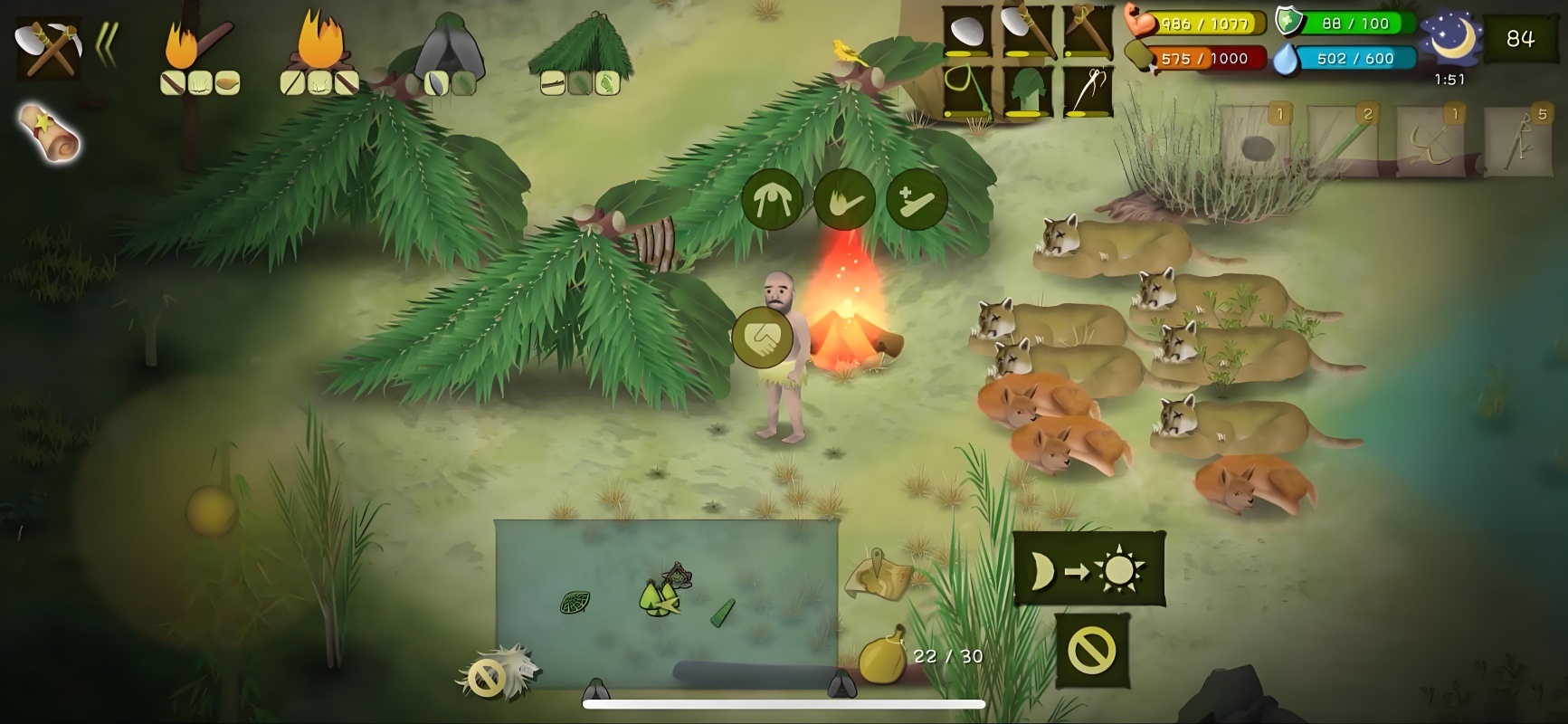Select the white stone tool slot
The height and width of the screenshot is (724, 1568).
[x=967, y=31]
